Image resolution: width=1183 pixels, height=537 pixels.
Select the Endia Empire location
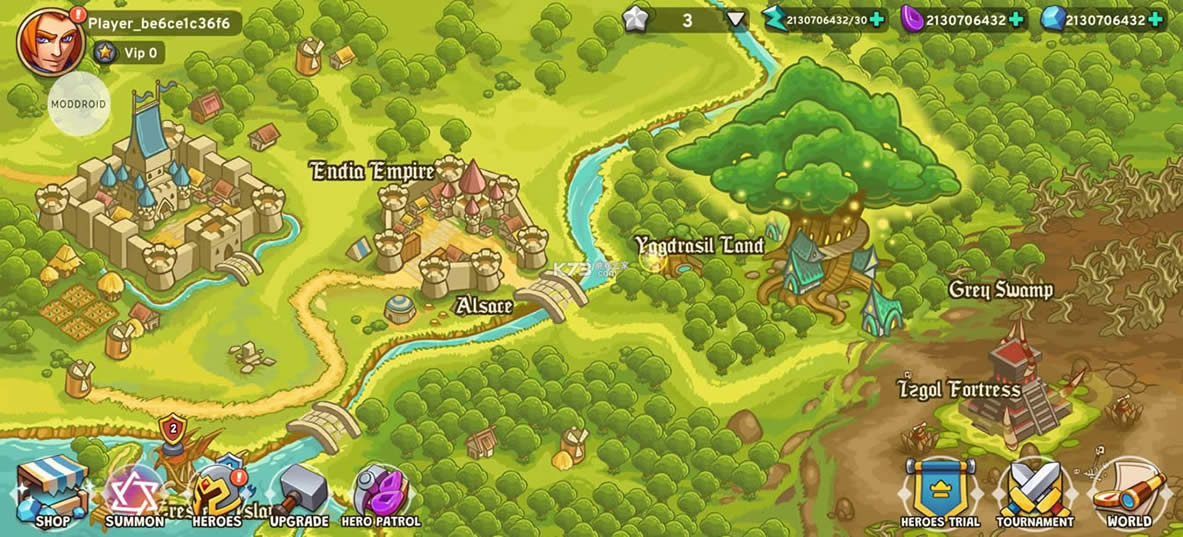[x=373, y=171]
